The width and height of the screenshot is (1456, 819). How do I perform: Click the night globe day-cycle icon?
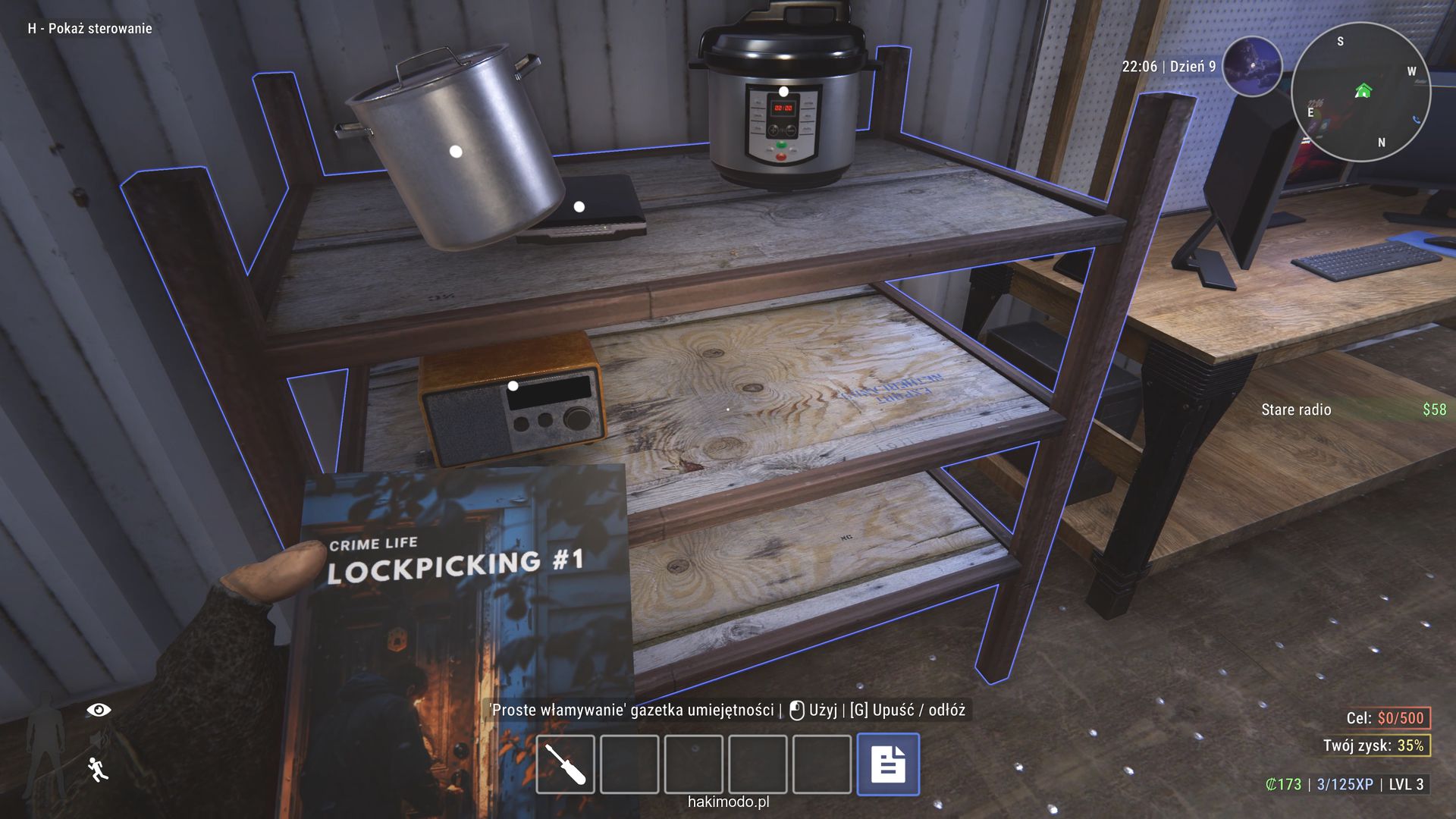pos(1252,66)
